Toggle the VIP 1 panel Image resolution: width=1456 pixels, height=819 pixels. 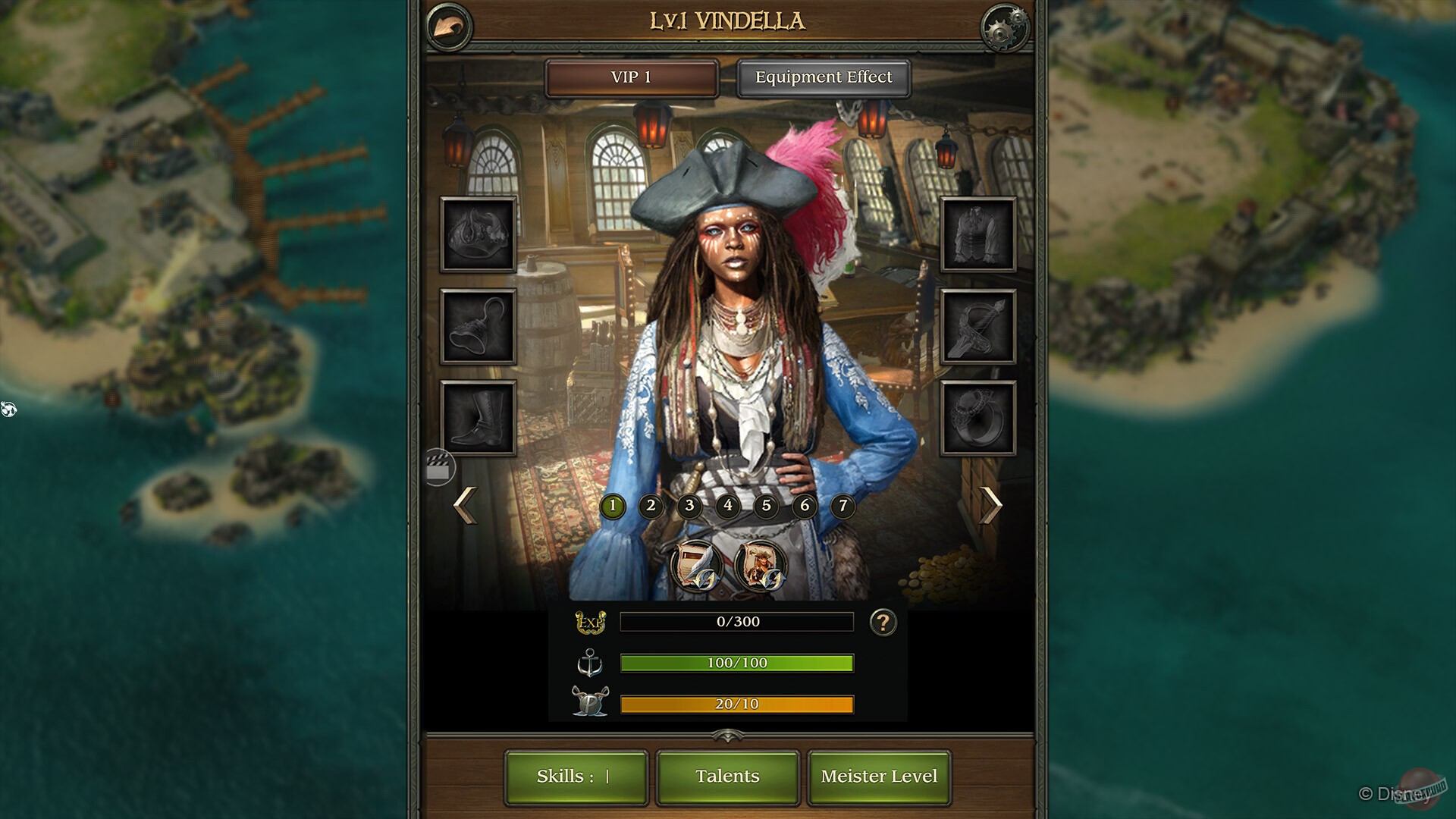[x=632, y=77]
